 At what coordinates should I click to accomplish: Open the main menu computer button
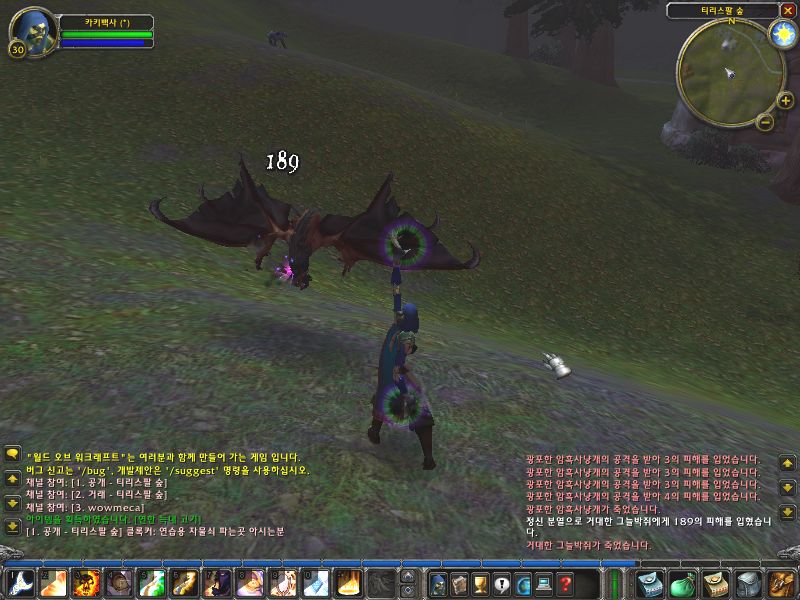click(x=544, y=583)
